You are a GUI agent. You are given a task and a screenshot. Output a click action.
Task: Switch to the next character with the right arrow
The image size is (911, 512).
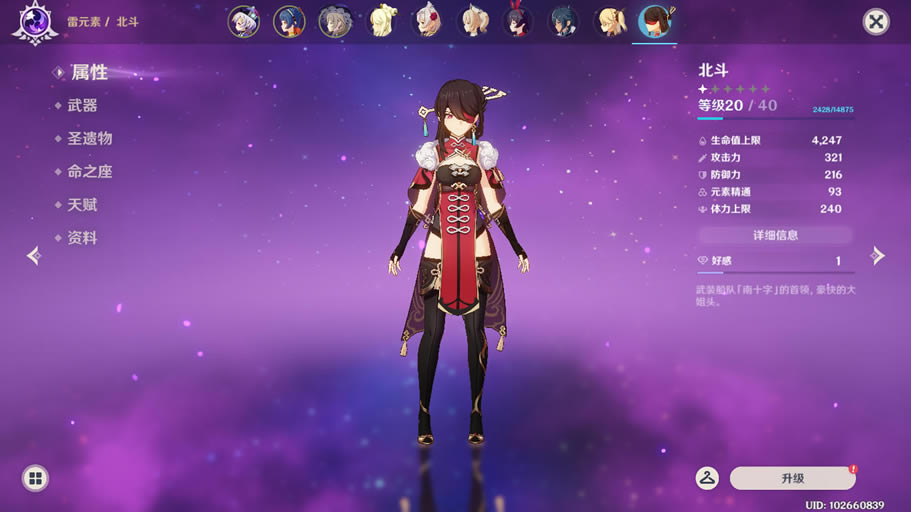tap(878, 256)
